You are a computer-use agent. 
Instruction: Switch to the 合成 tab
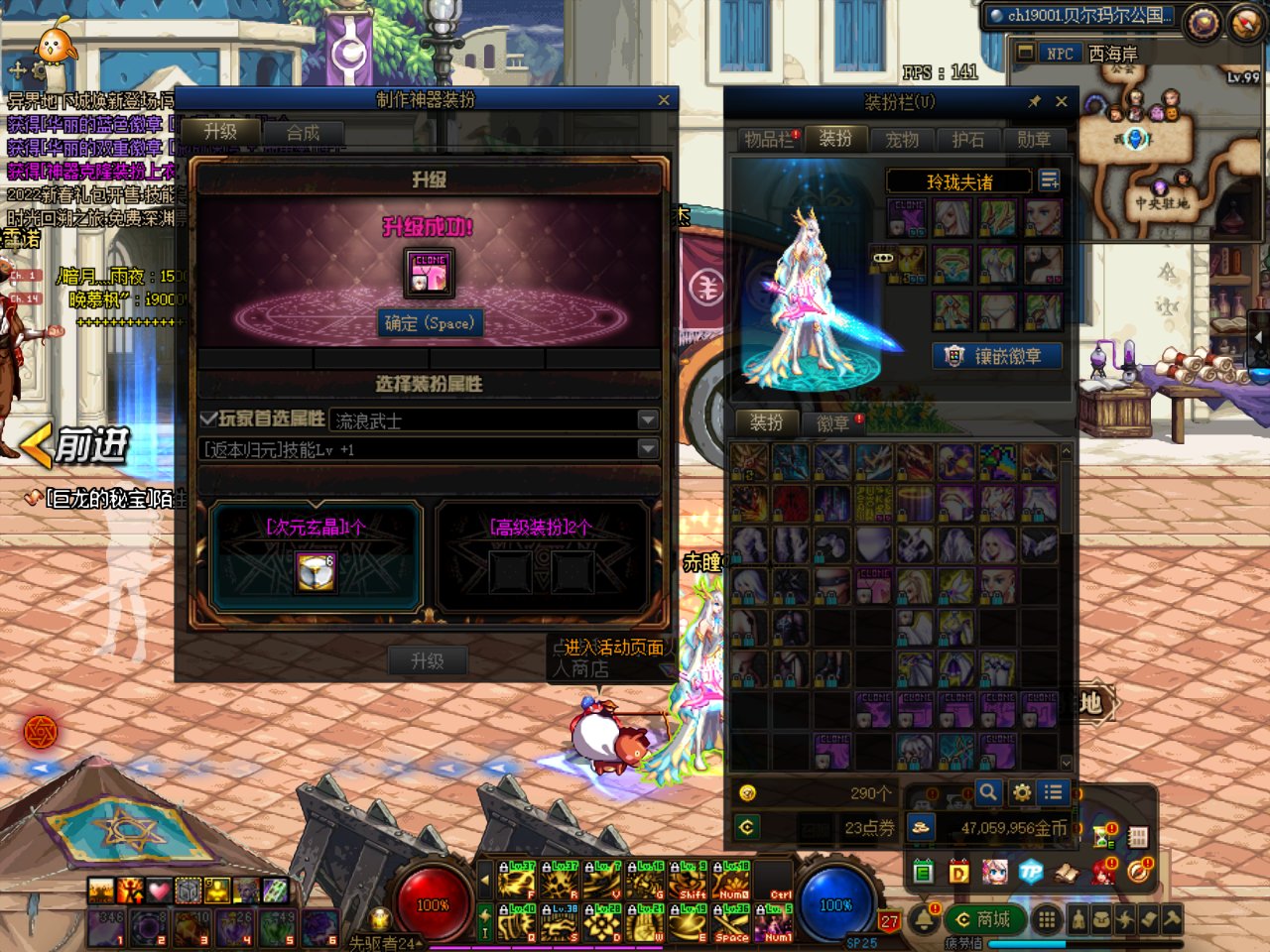[303, 133]
